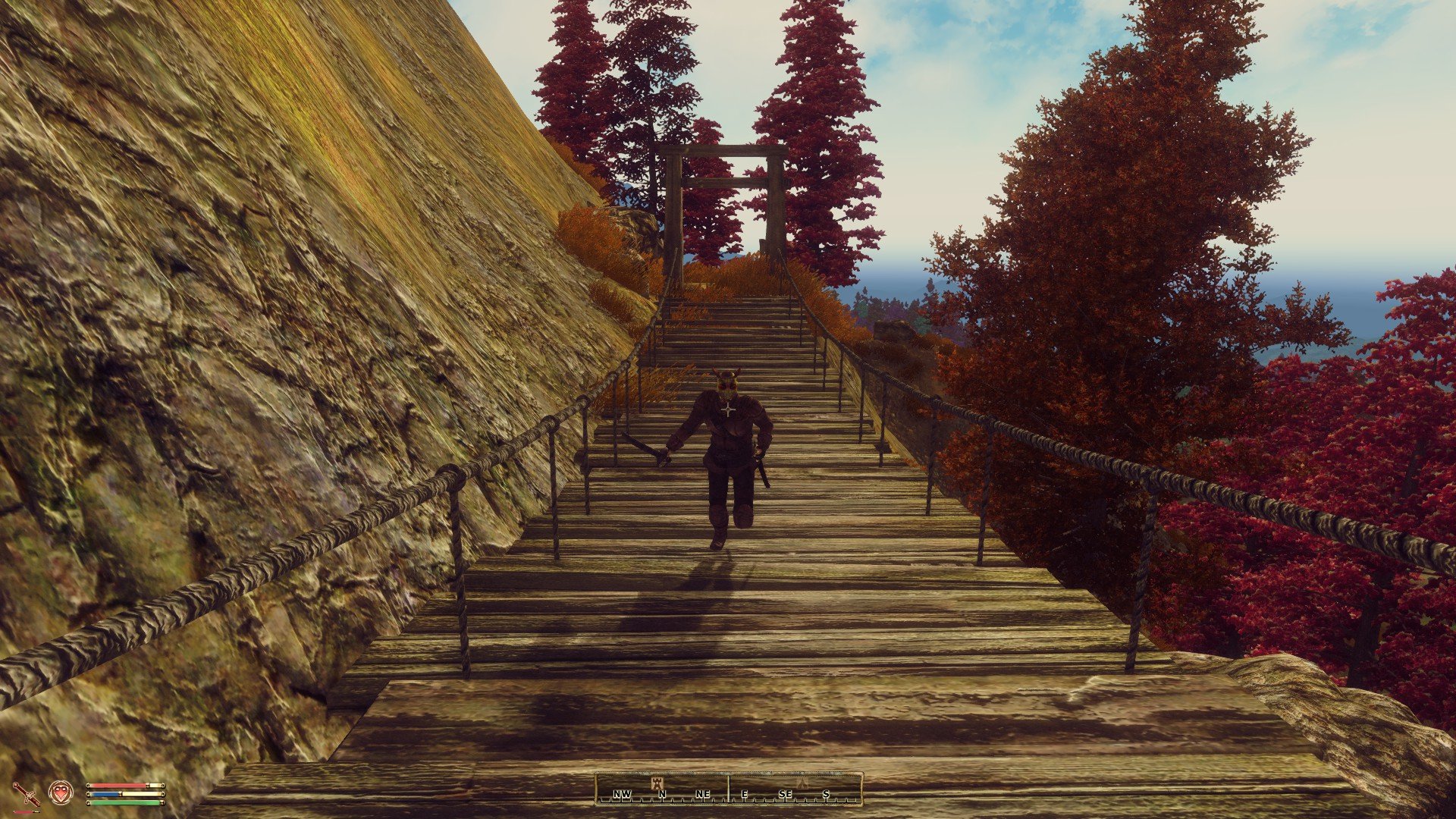Click the NW label on the compass
Screen dimensions: 1456x819
pos(623,794)
